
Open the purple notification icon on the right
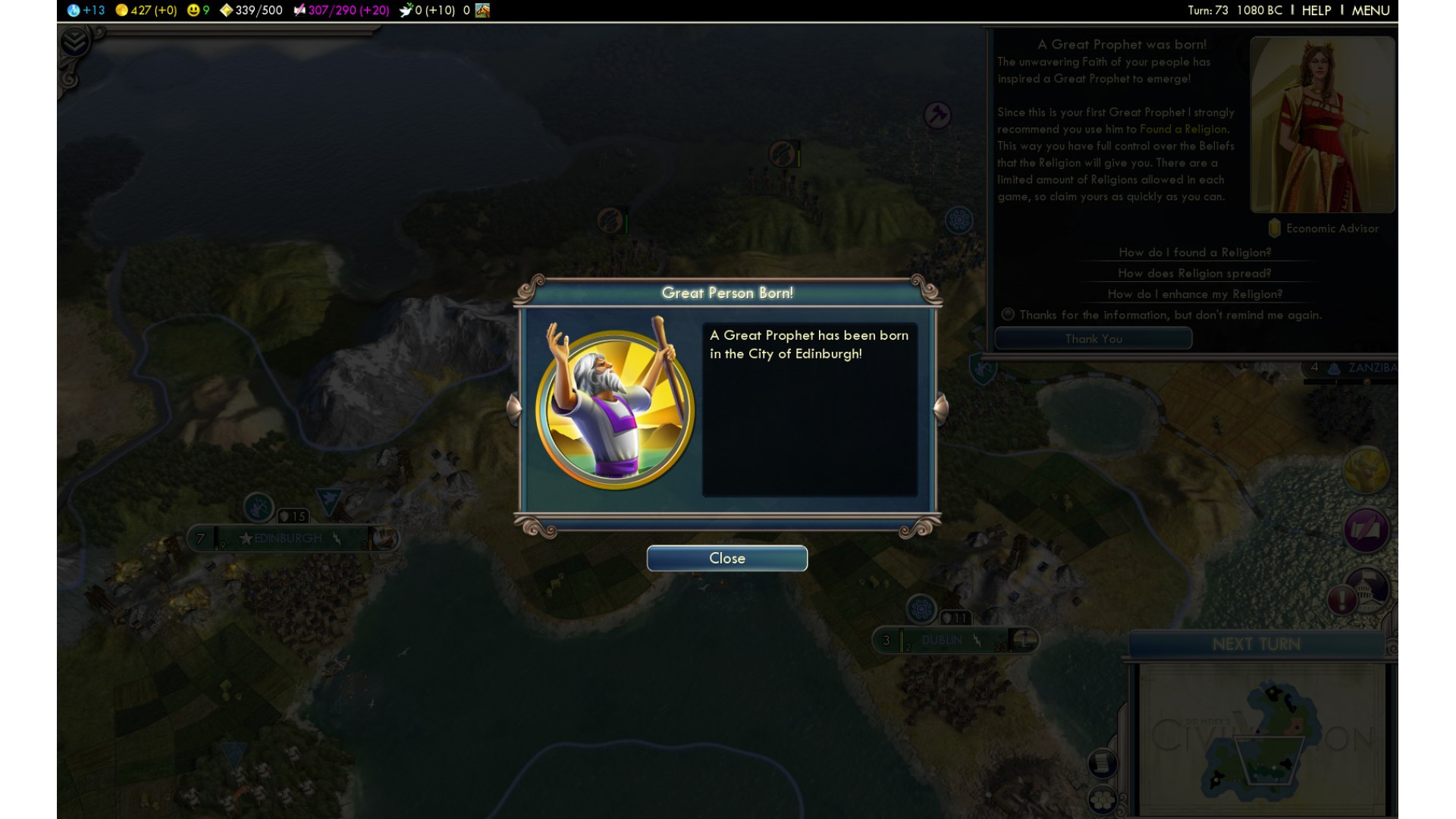click(1366, 529)
